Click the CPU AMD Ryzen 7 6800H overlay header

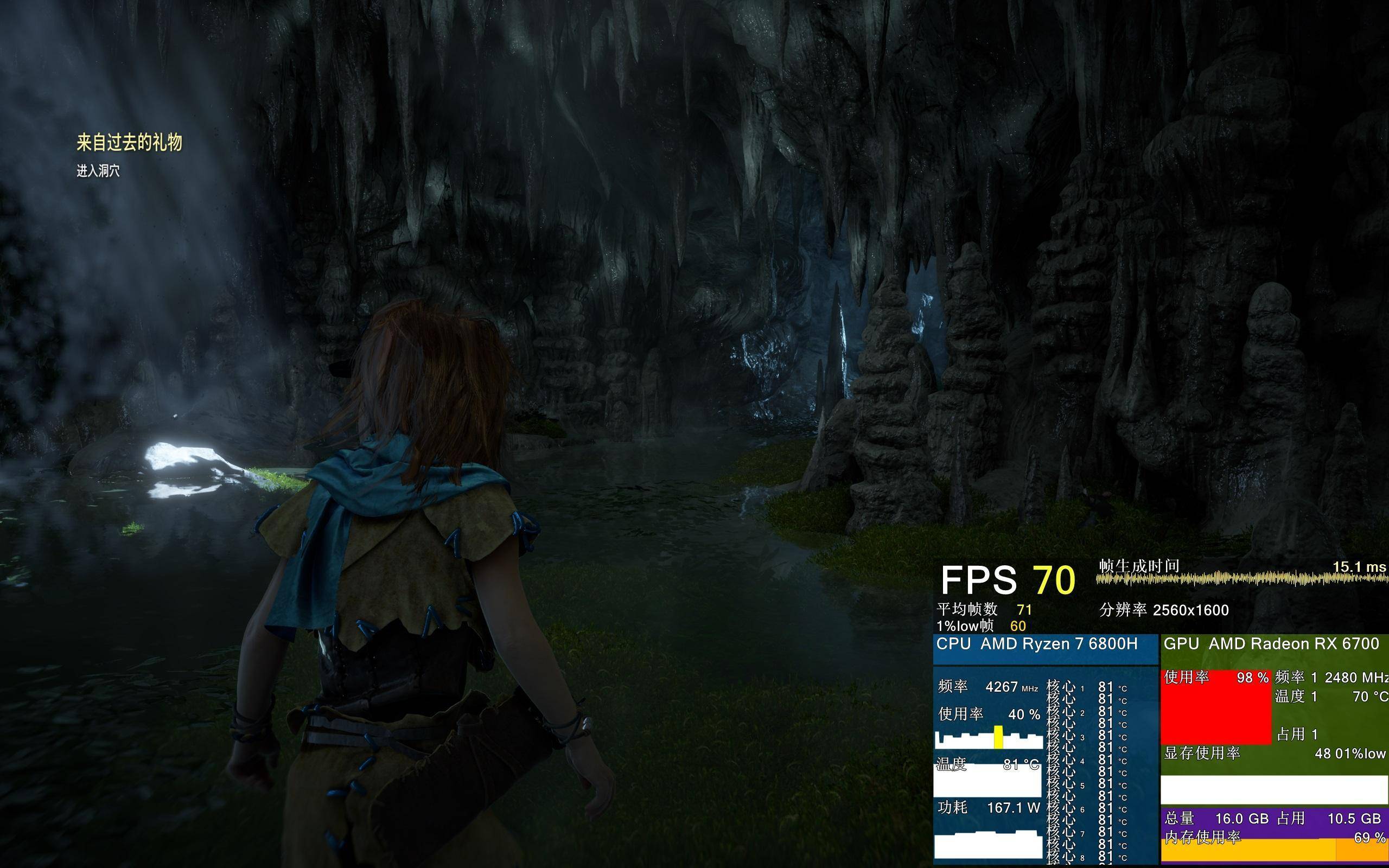[1036, 644]
